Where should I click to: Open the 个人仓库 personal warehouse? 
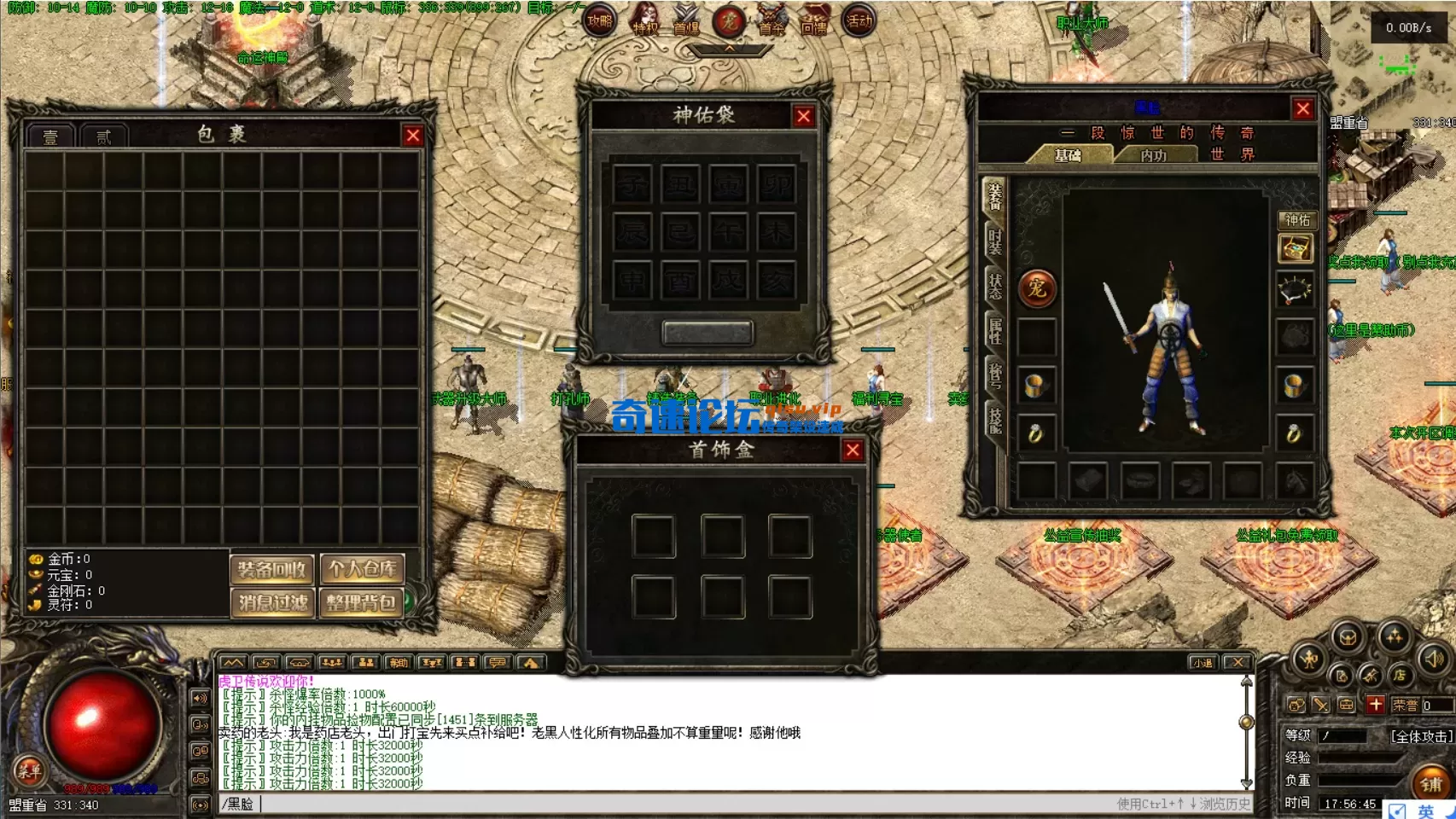coord(362,569)
